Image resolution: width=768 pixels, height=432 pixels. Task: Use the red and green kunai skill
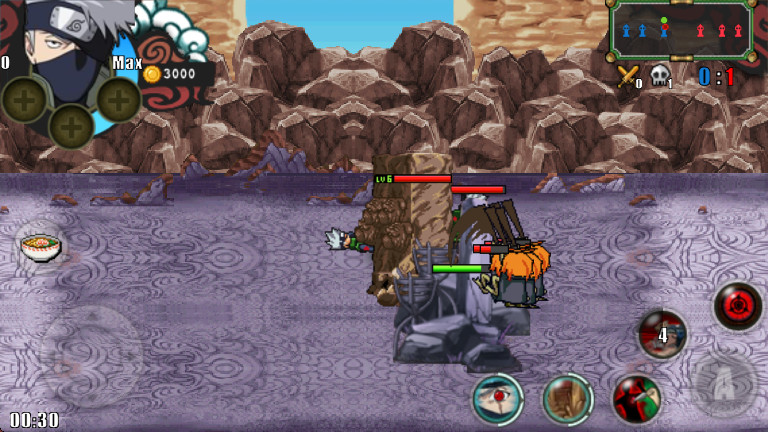click(636, 399)
